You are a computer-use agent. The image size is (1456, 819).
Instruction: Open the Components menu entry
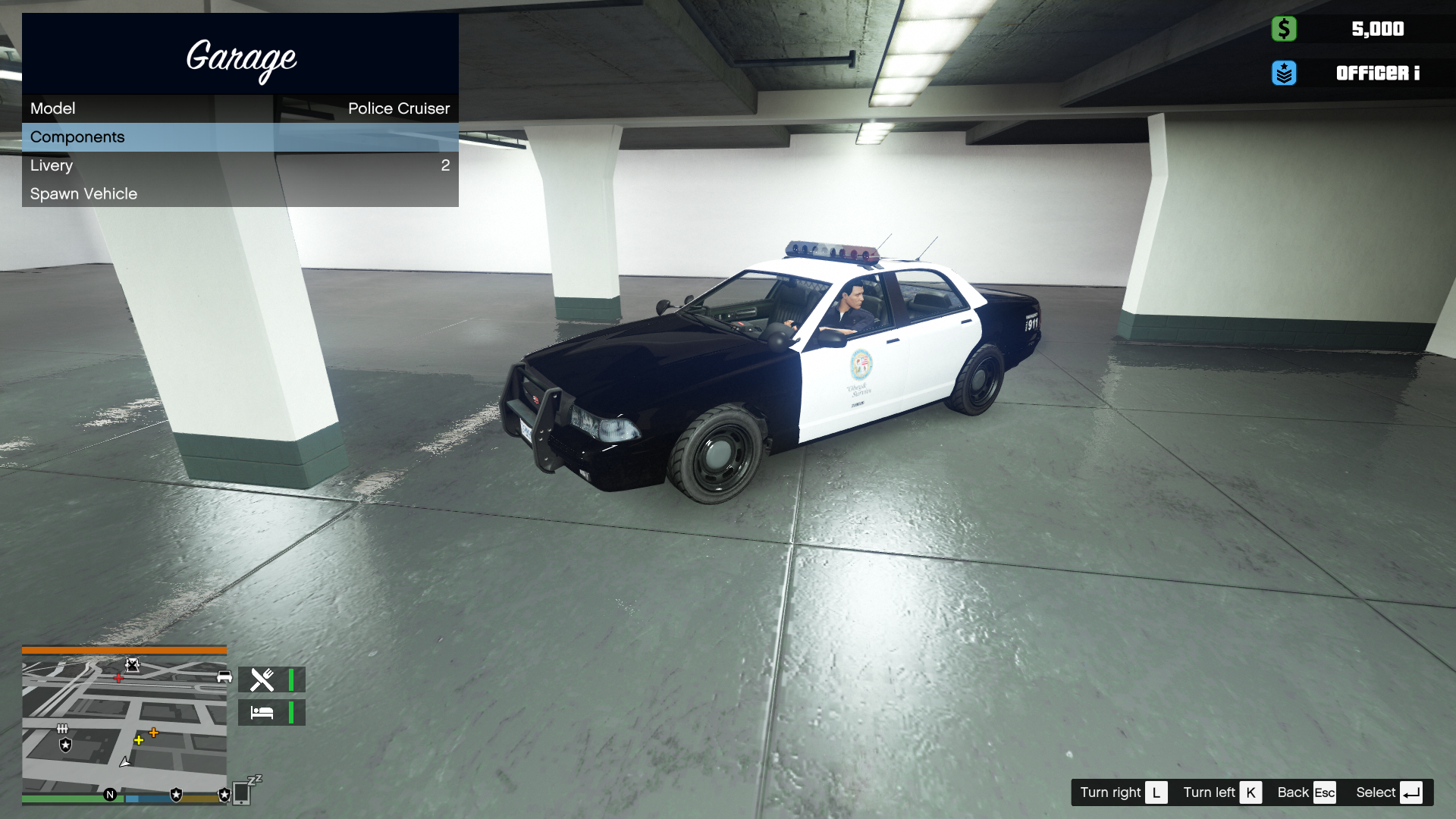(x=240, y=137)
